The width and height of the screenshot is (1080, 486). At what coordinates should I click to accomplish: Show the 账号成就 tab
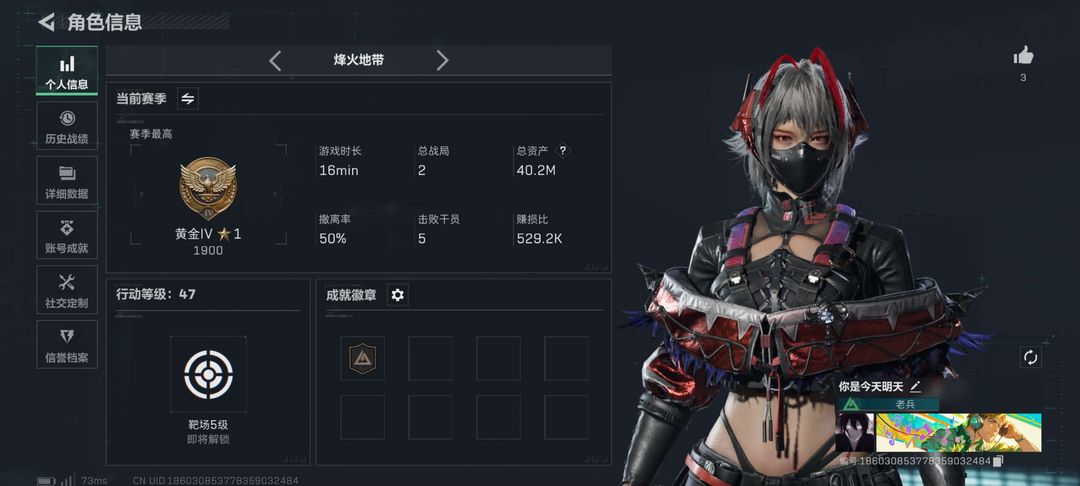67,236
